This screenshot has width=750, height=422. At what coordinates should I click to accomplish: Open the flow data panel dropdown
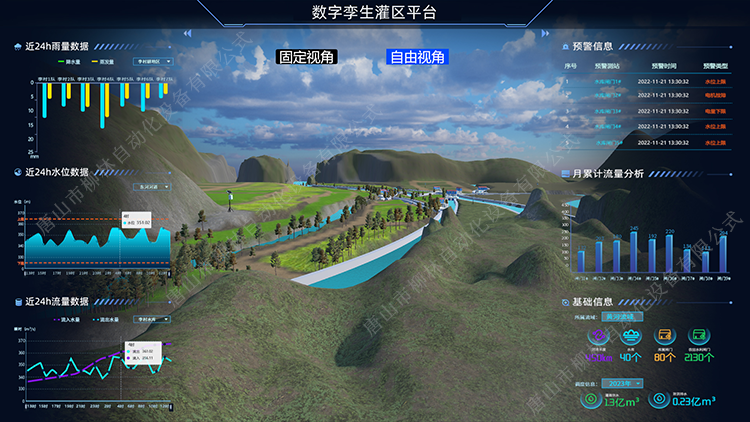(152, 317)
